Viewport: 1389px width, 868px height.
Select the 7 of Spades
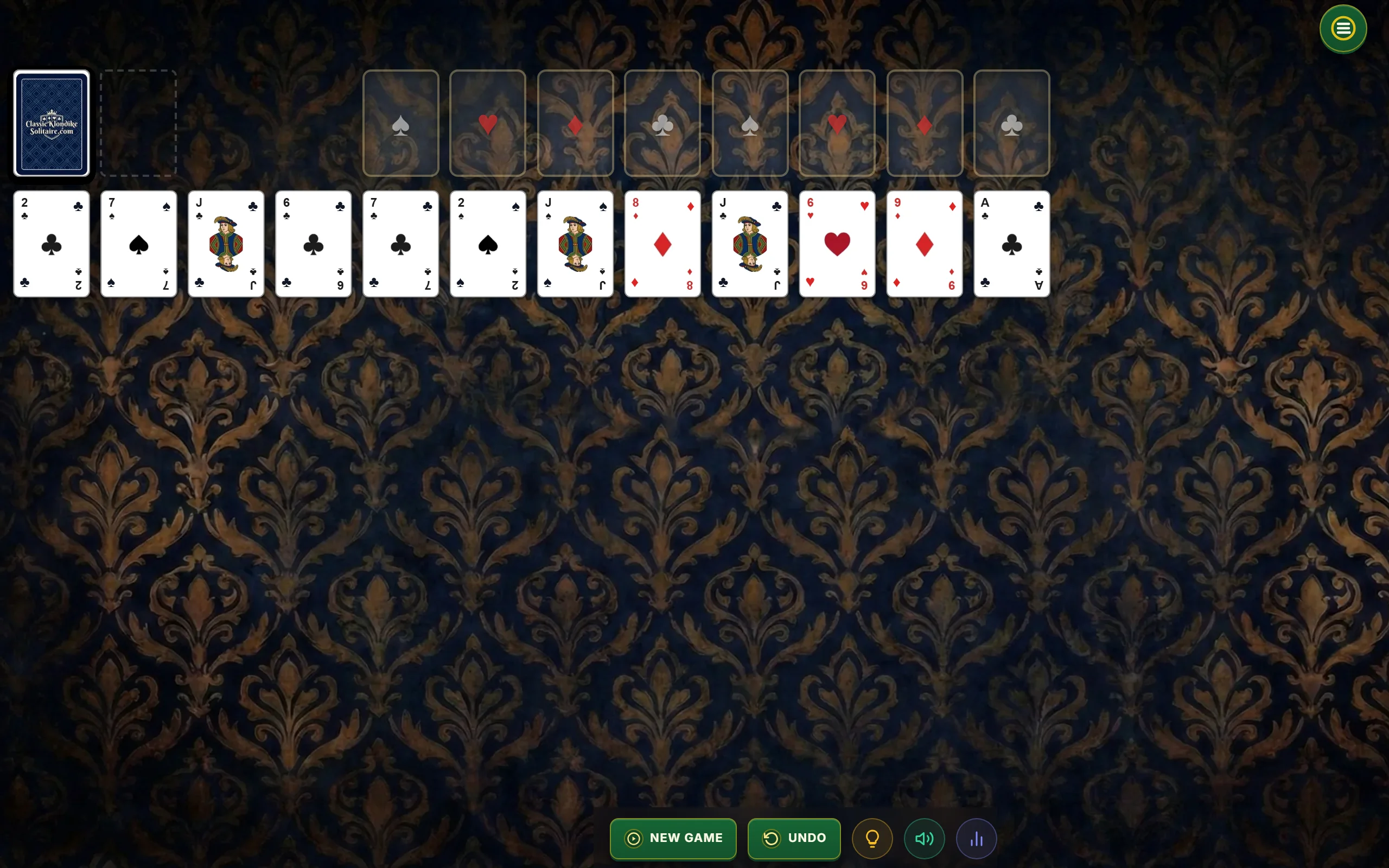click(138, 244)
